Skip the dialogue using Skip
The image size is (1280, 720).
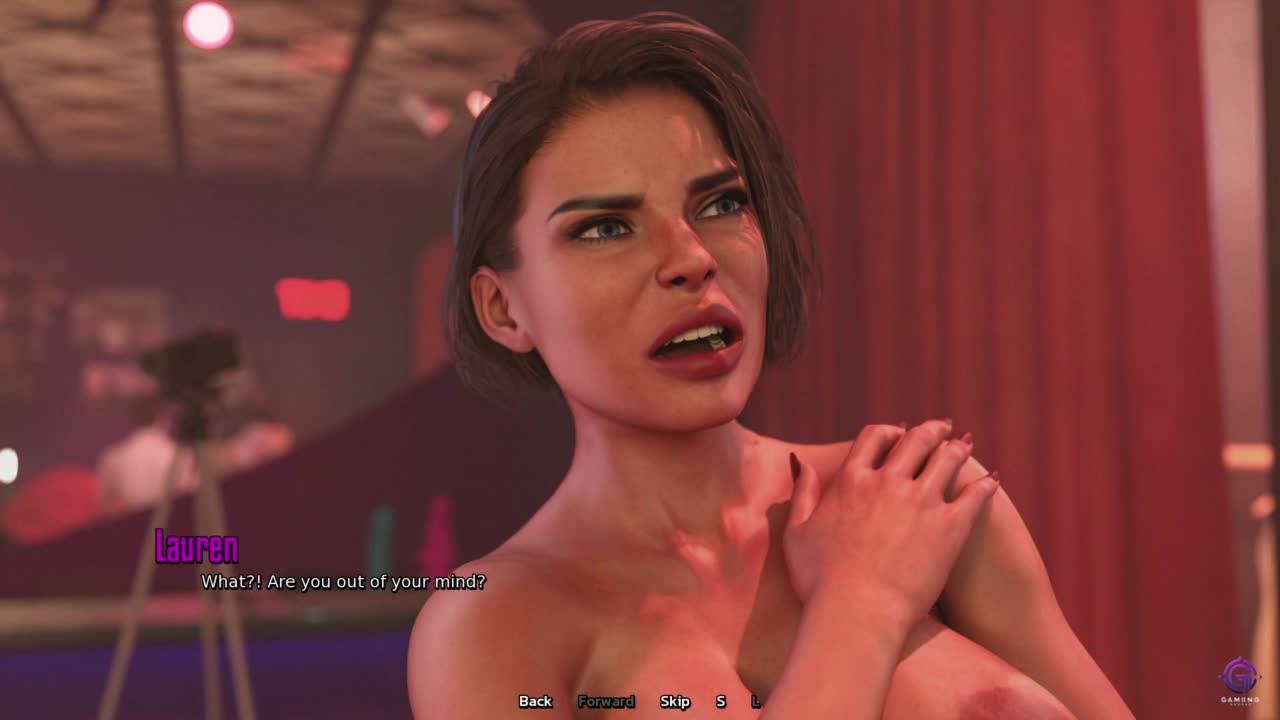coord(675,701)
